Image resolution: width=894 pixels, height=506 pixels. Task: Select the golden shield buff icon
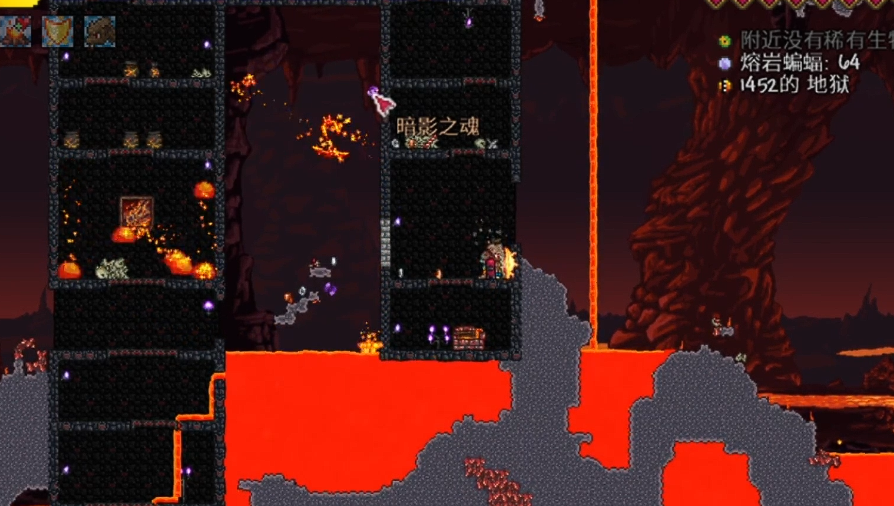click(57, 30)
